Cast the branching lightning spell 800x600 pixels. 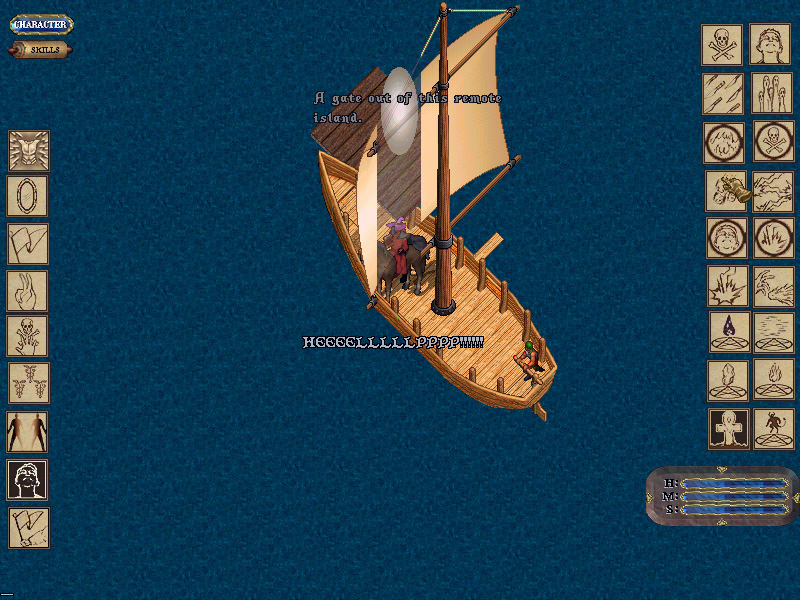tap(773, 189)
